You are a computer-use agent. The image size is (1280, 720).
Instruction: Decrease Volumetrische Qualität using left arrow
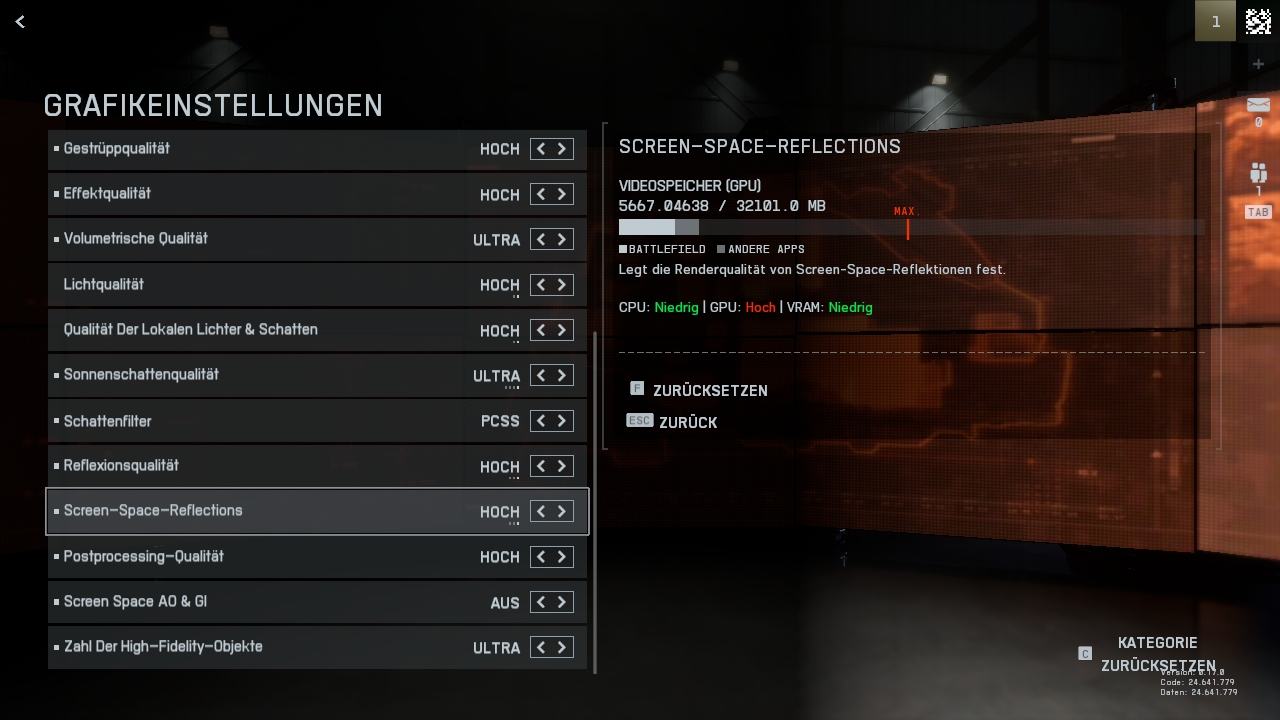[541, 239]
